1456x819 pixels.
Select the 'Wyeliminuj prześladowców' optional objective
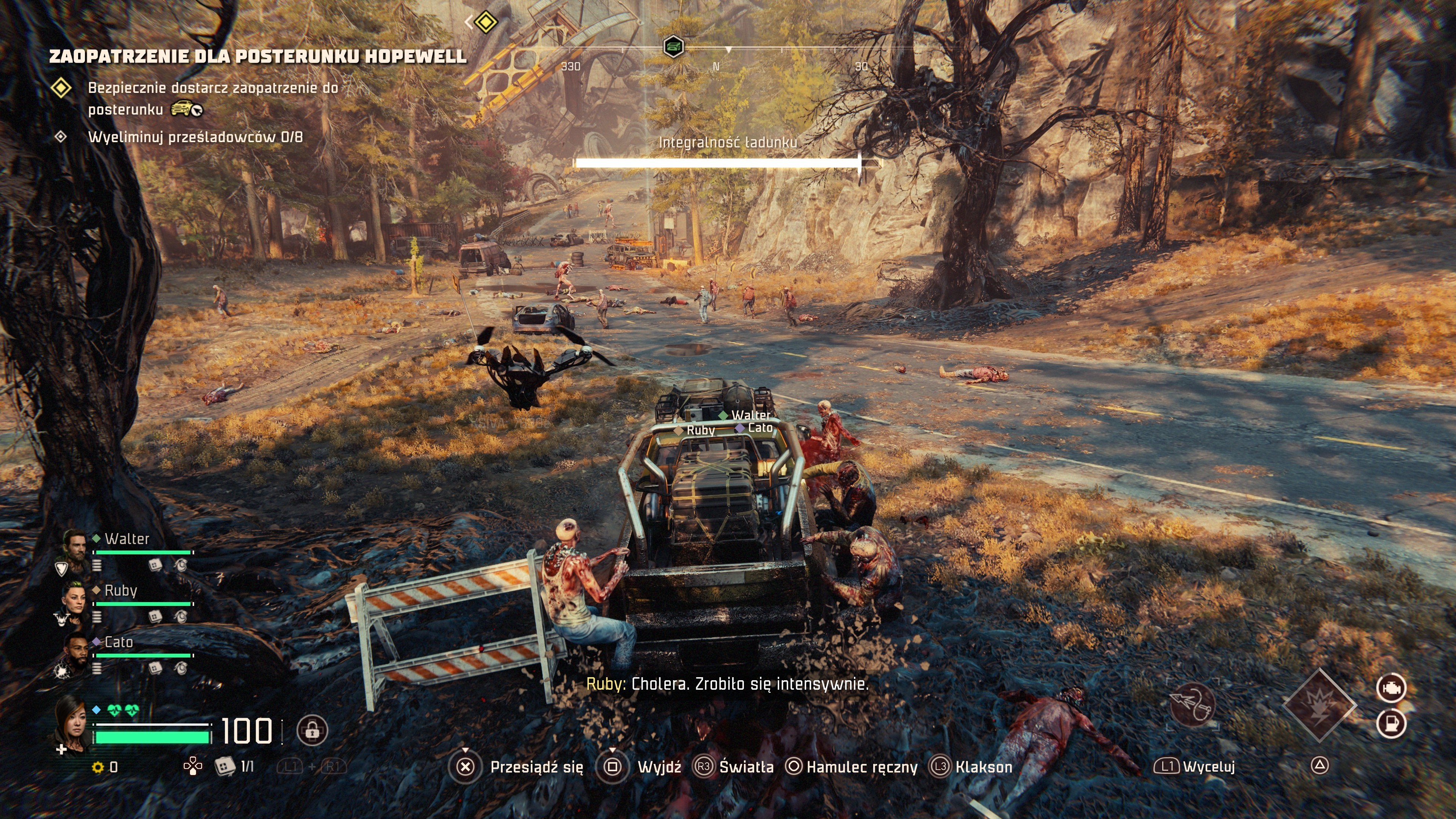click(195, 137)
